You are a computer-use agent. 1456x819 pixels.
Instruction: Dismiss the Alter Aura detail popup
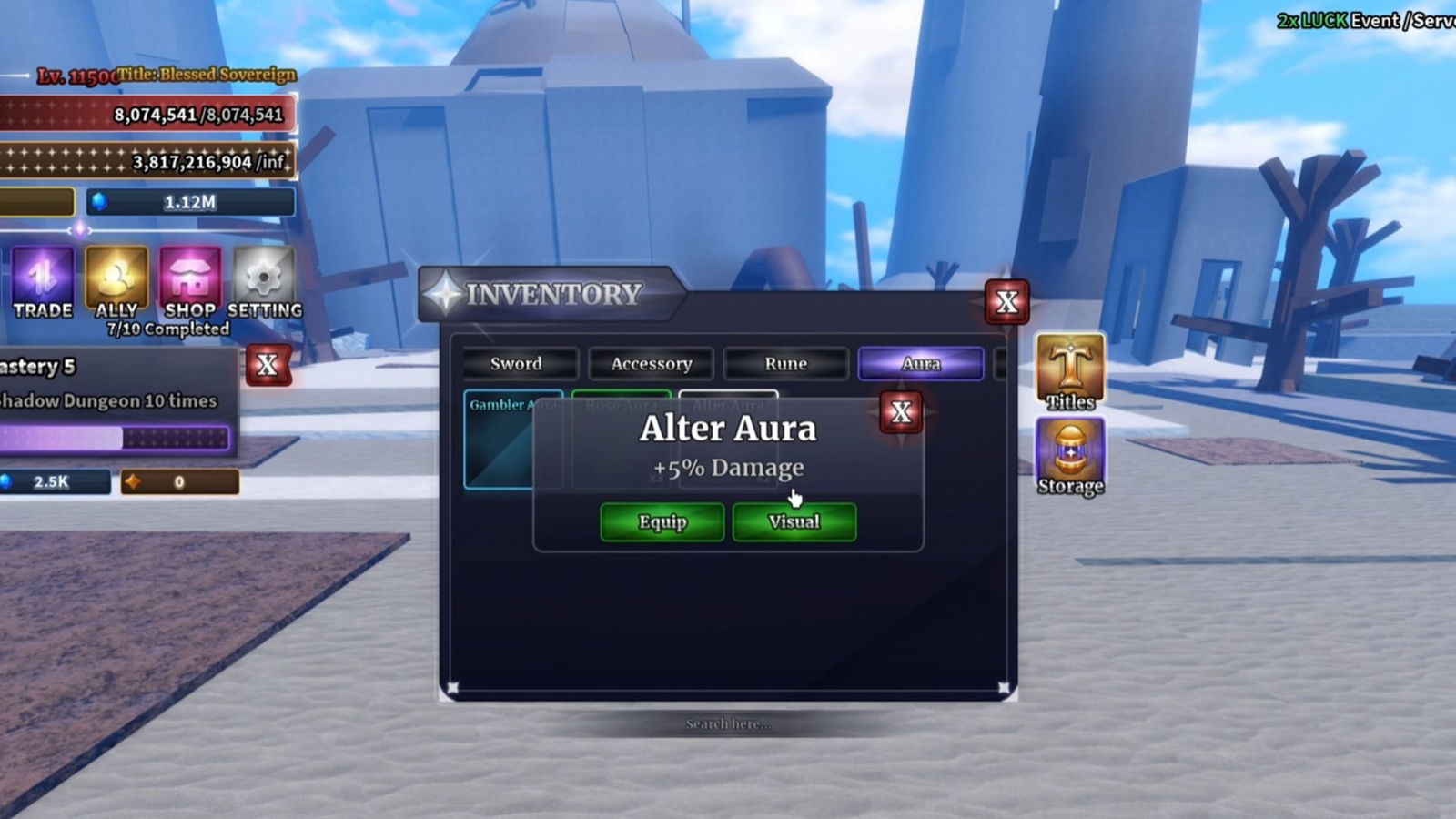click(x=900, y=411)
